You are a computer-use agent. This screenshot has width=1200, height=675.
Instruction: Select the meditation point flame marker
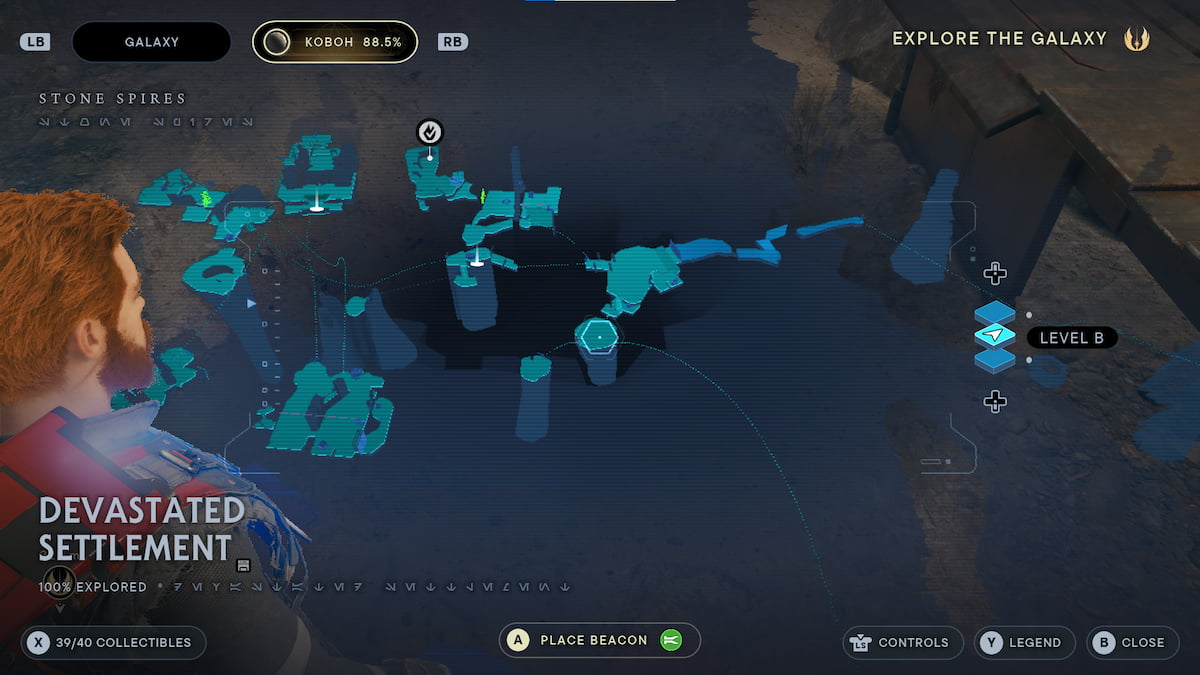coord(430,131)
